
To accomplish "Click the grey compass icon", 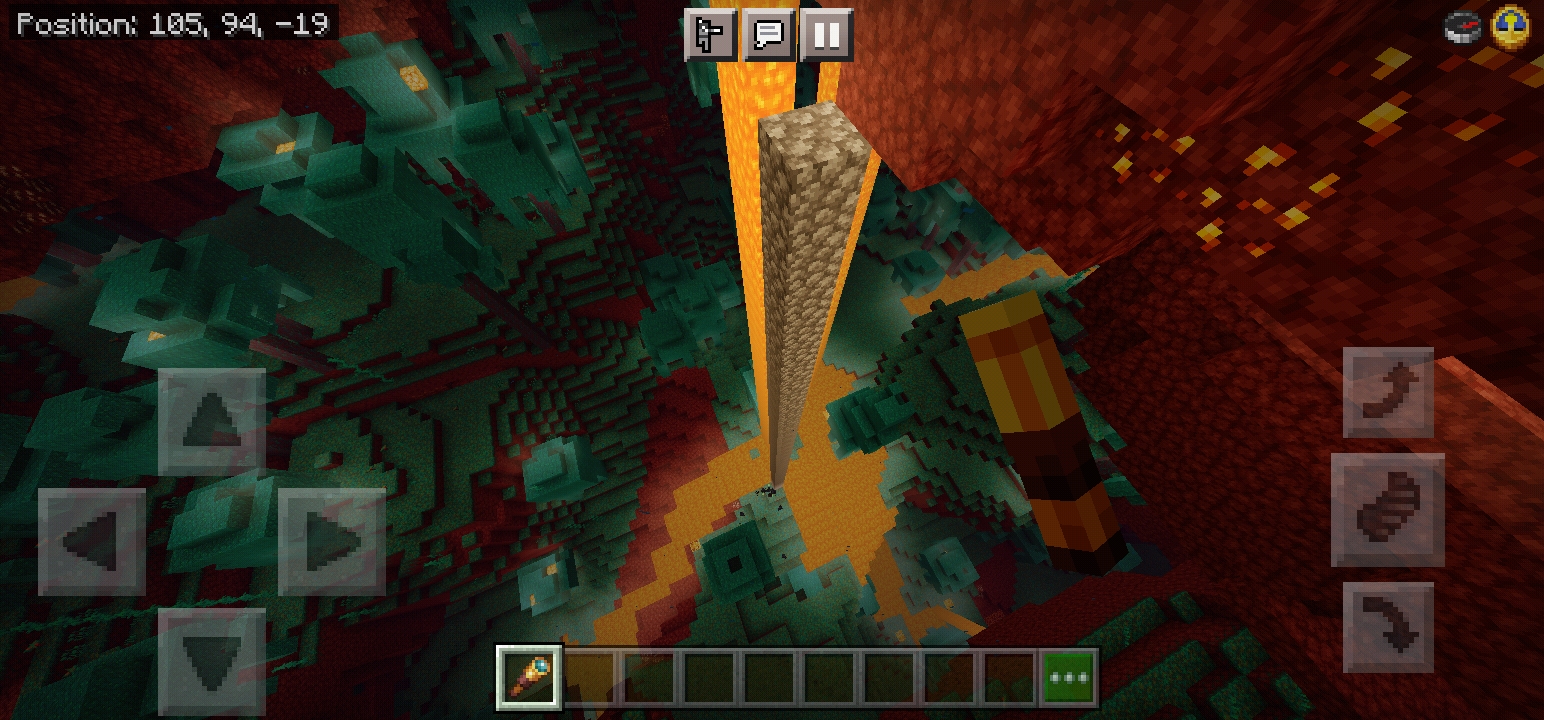I will click(x=1463, y=27).
